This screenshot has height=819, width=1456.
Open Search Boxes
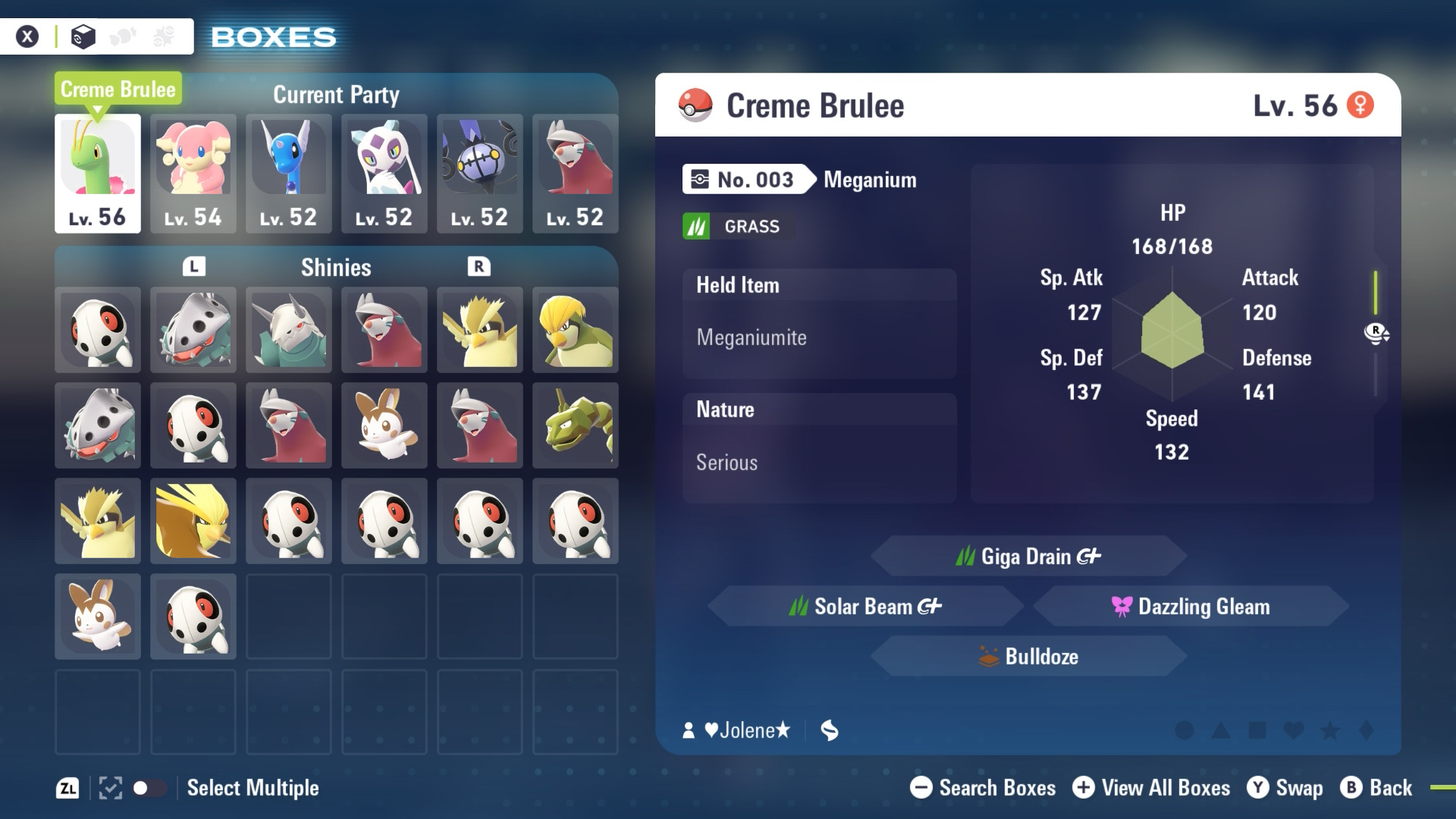pos(983,788)
